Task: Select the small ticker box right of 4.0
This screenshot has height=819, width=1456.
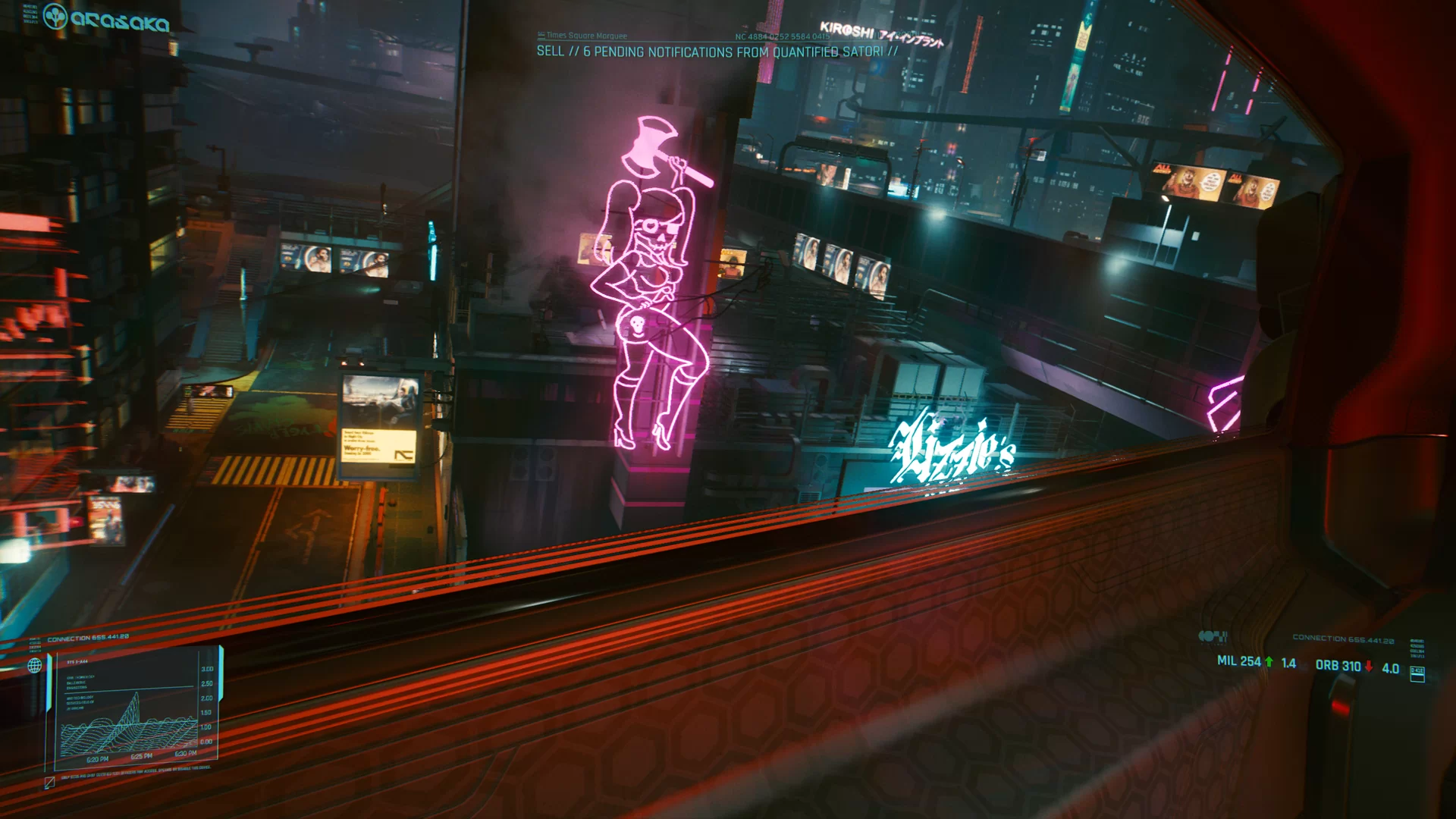Action: click(x=1417, y=675)
